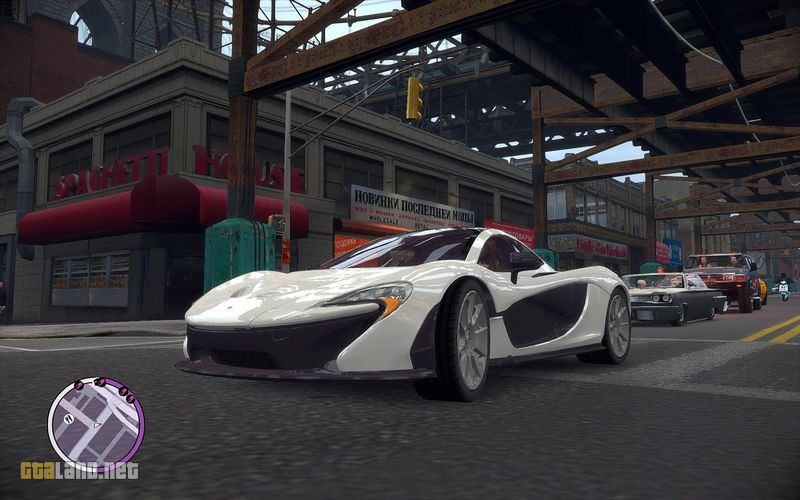Click the circular radar minimap
The width and height of the screenshot is (800, 500).
(x=96, y=423)
